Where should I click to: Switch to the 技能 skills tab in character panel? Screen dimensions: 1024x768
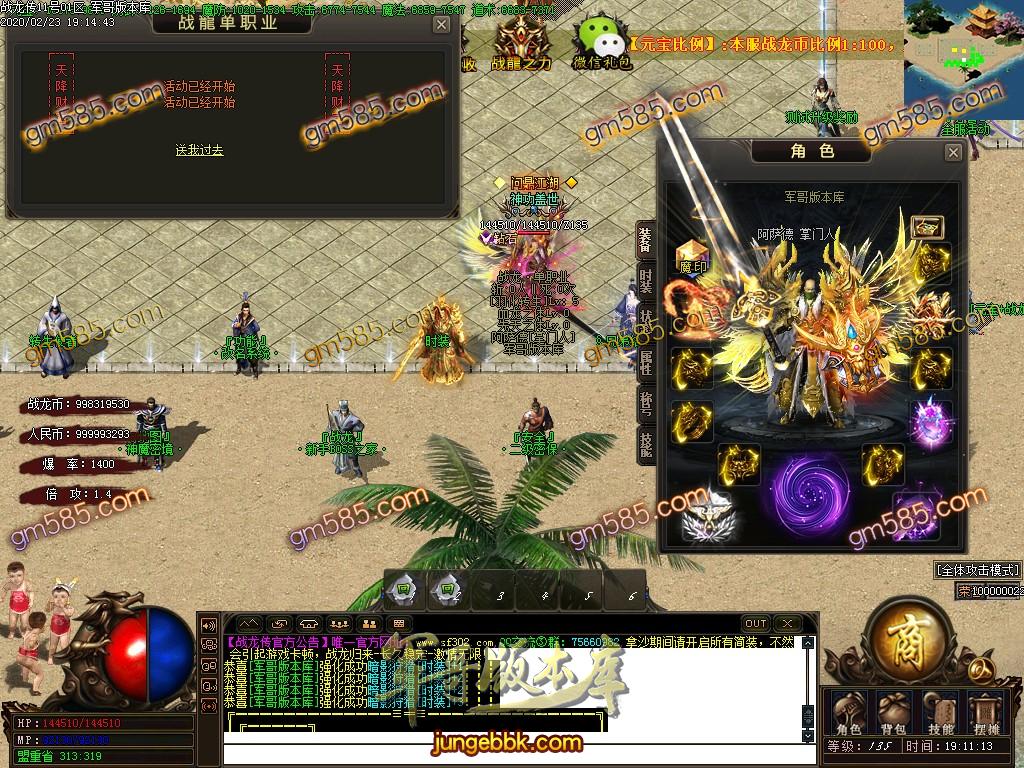pyautogui.click(x=646, y=445)
